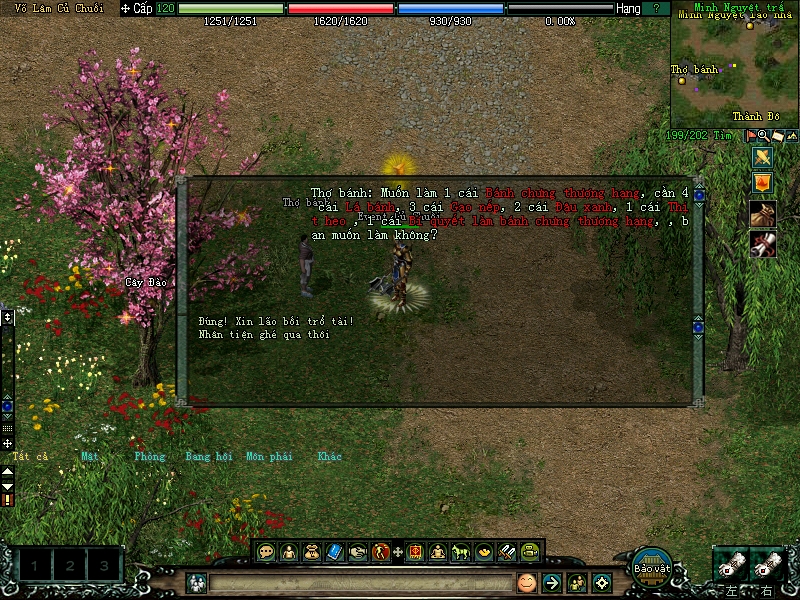The image size is (800, 600).
Task: Open the blue book icon in toolbar
Action: pos(335,551)
